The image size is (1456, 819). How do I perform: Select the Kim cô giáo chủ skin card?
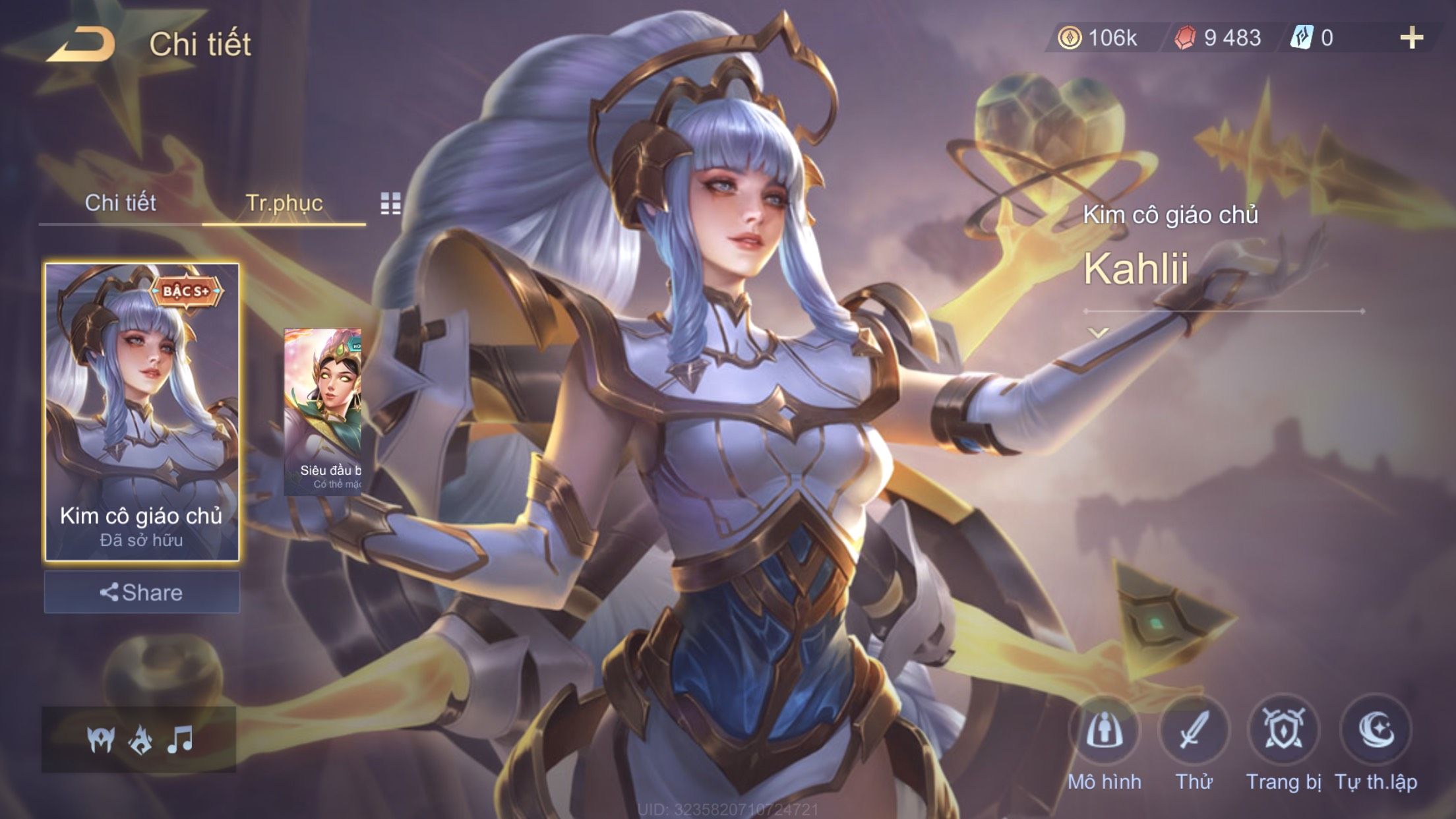tap(142, 411)
